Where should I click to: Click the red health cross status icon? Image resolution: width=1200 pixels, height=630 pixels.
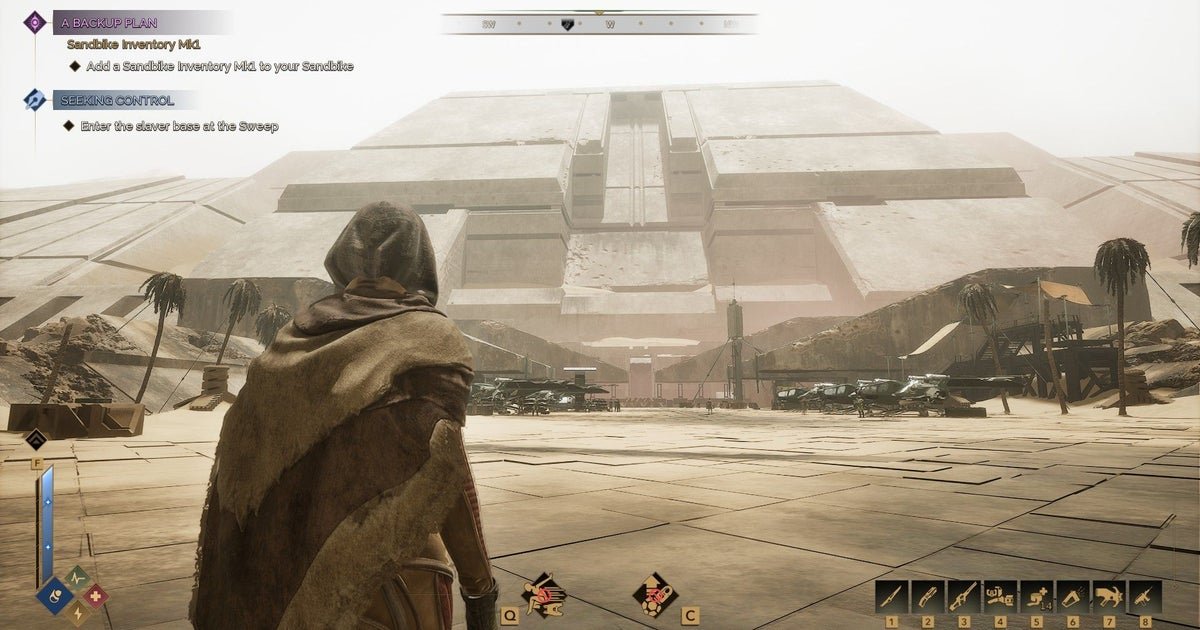coord(95,597)
